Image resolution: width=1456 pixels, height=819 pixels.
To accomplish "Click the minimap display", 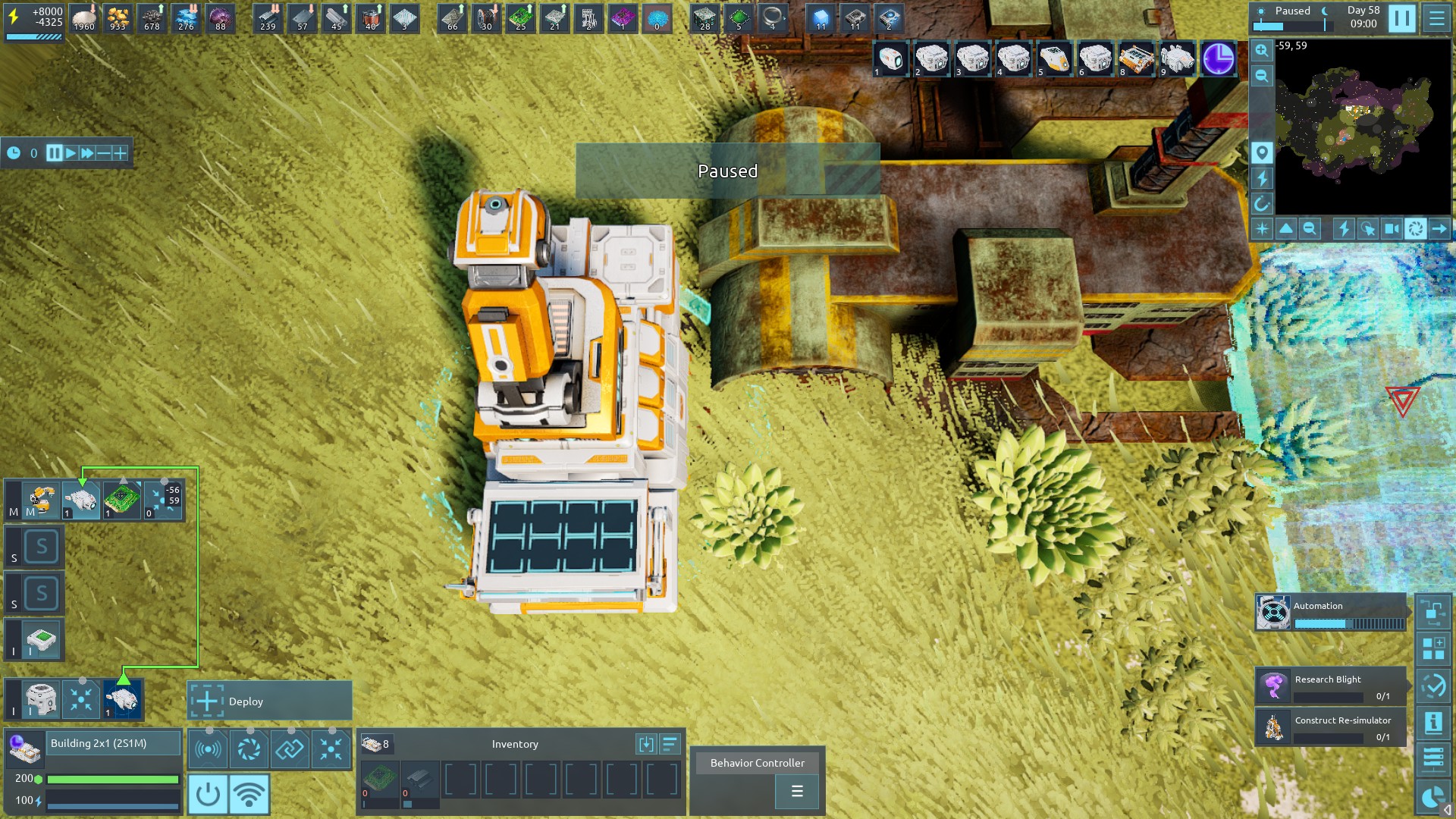I will point(1363,127).
